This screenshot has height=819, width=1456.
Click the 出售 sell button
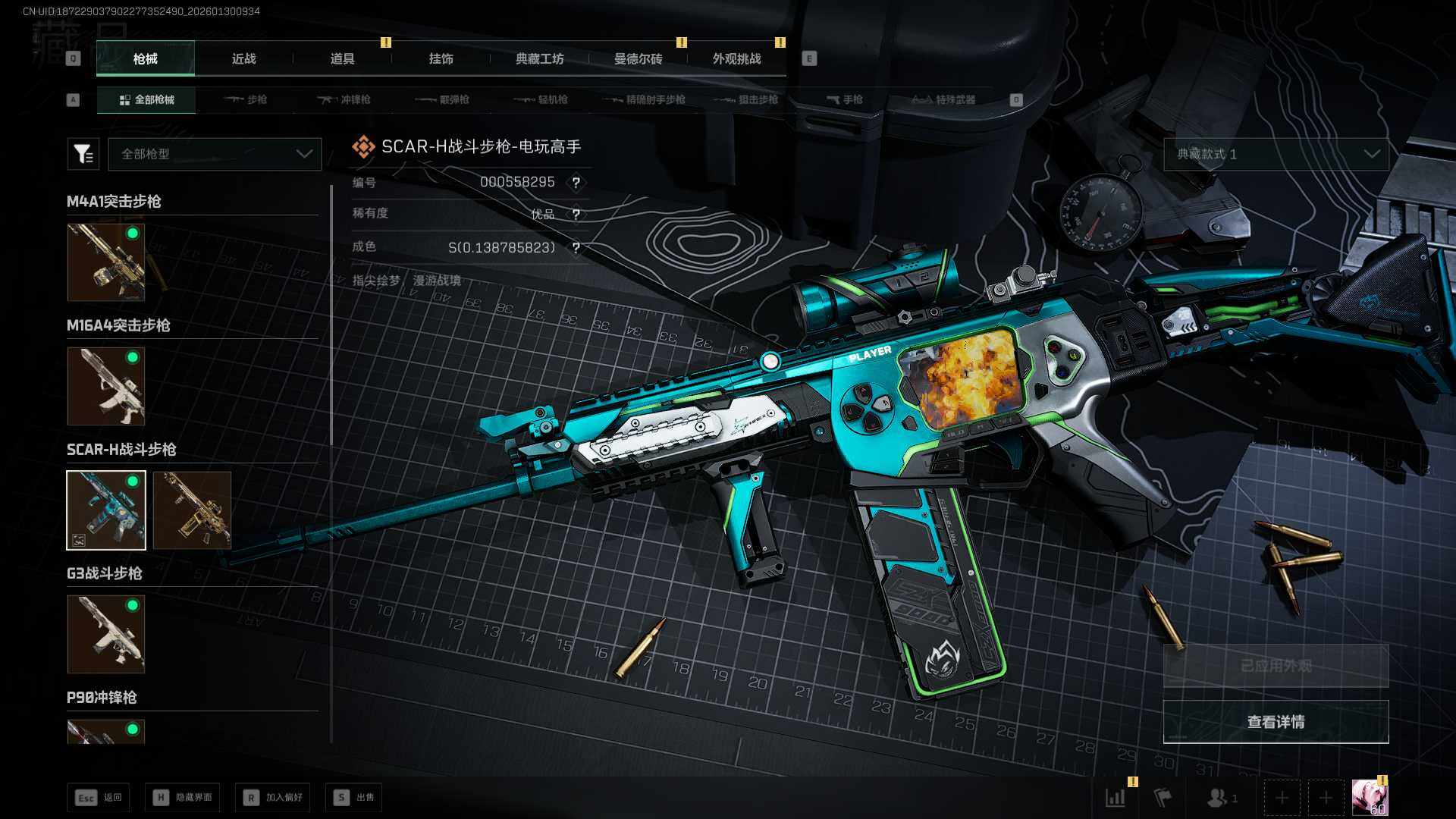click(x=354, y=797)
